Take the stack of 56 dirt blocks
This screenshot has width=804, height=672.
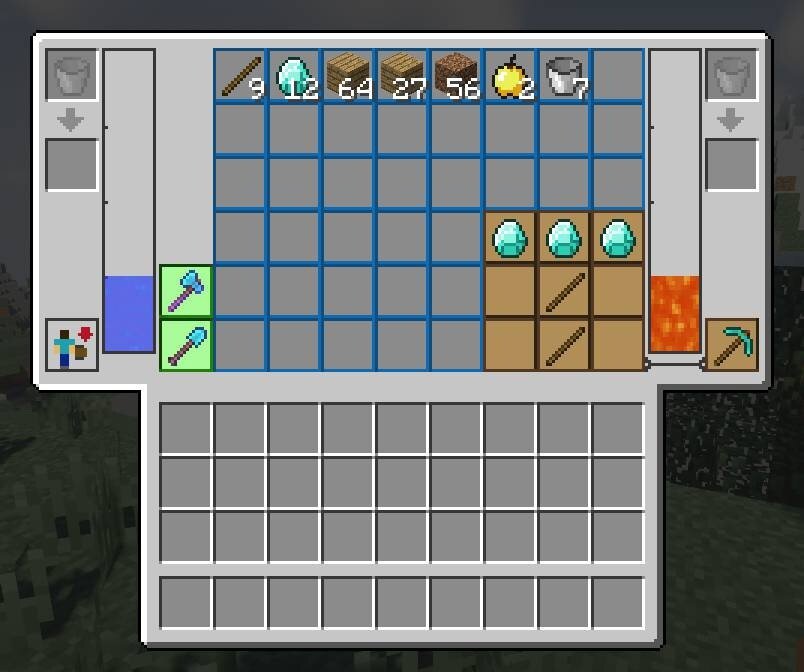point(456,77)
